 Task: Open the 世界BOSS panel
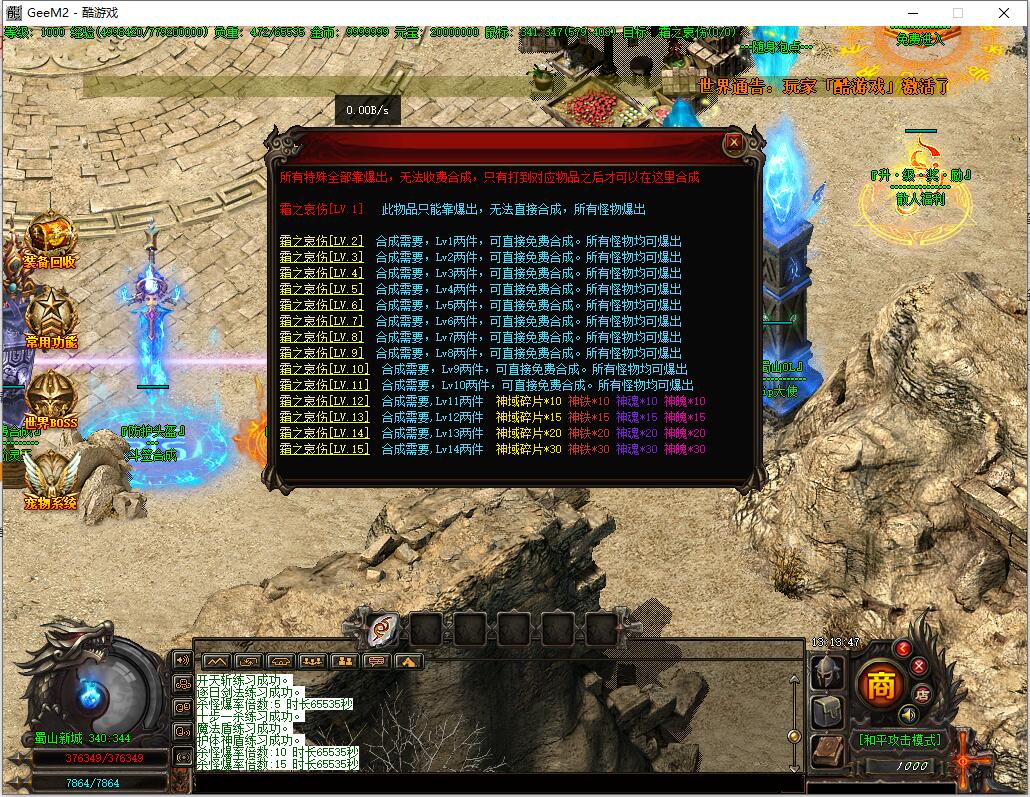click(50, 400)
